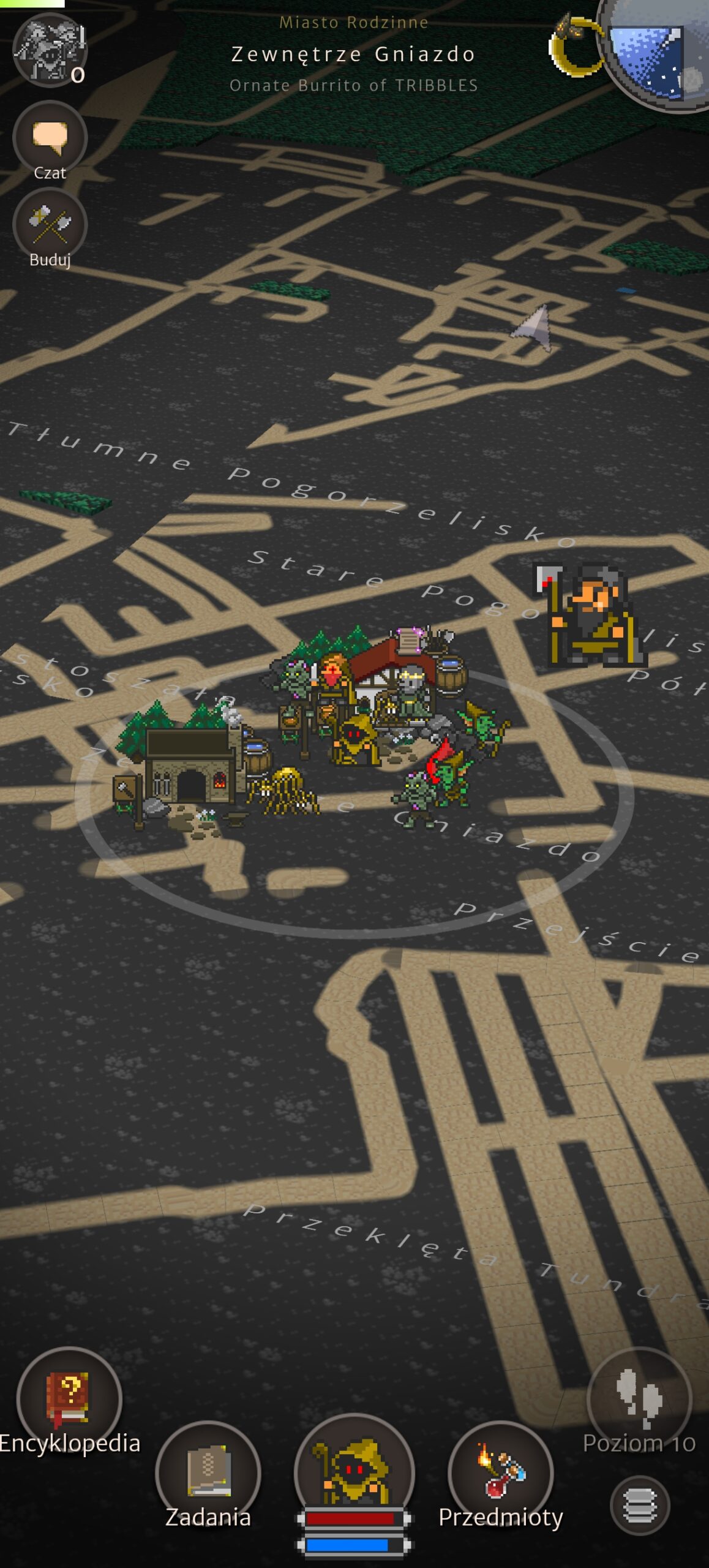Screen dimensions: 709x1568
Task: Tap the Poziom 10 footsteps button
Action: (639, 1399)
